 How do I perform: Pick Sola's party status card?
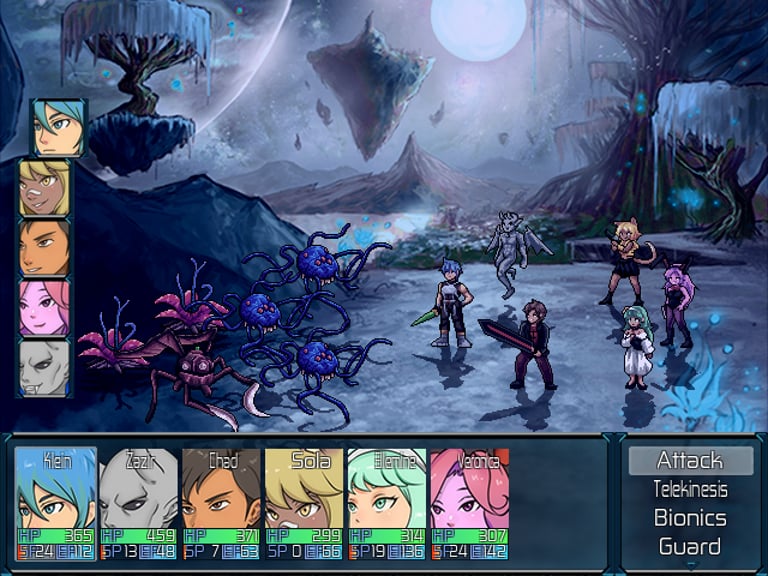tap(305, 503)
